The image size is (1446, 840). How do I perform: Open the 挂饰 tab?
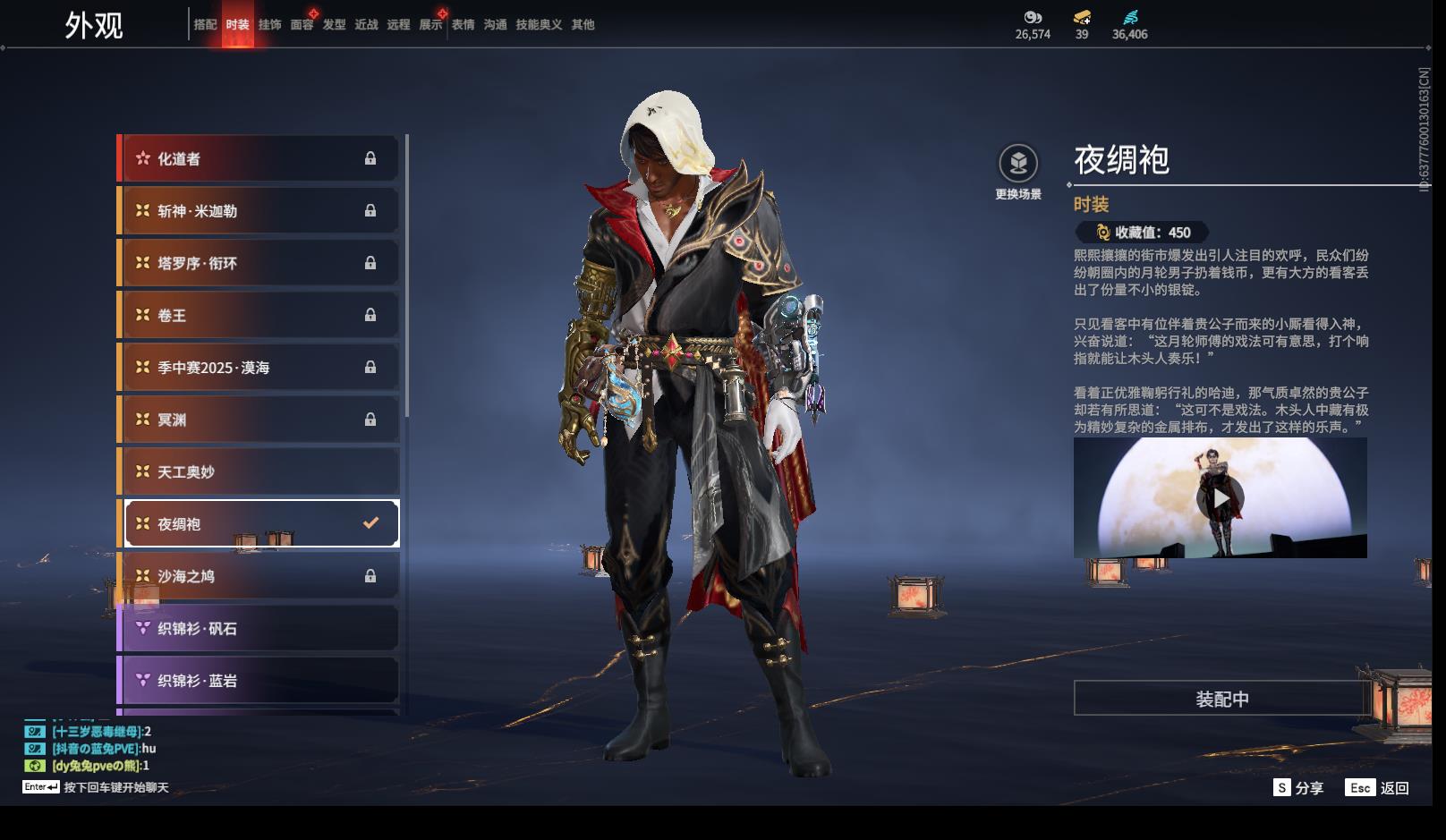pos(269,25)
